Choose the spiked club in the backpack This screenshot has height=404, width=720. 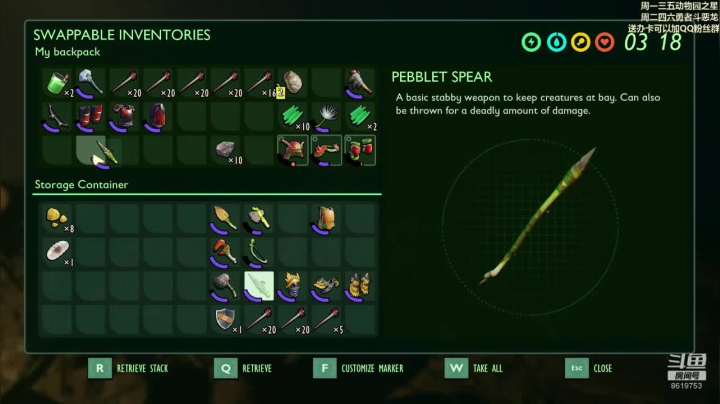(360, 83)
